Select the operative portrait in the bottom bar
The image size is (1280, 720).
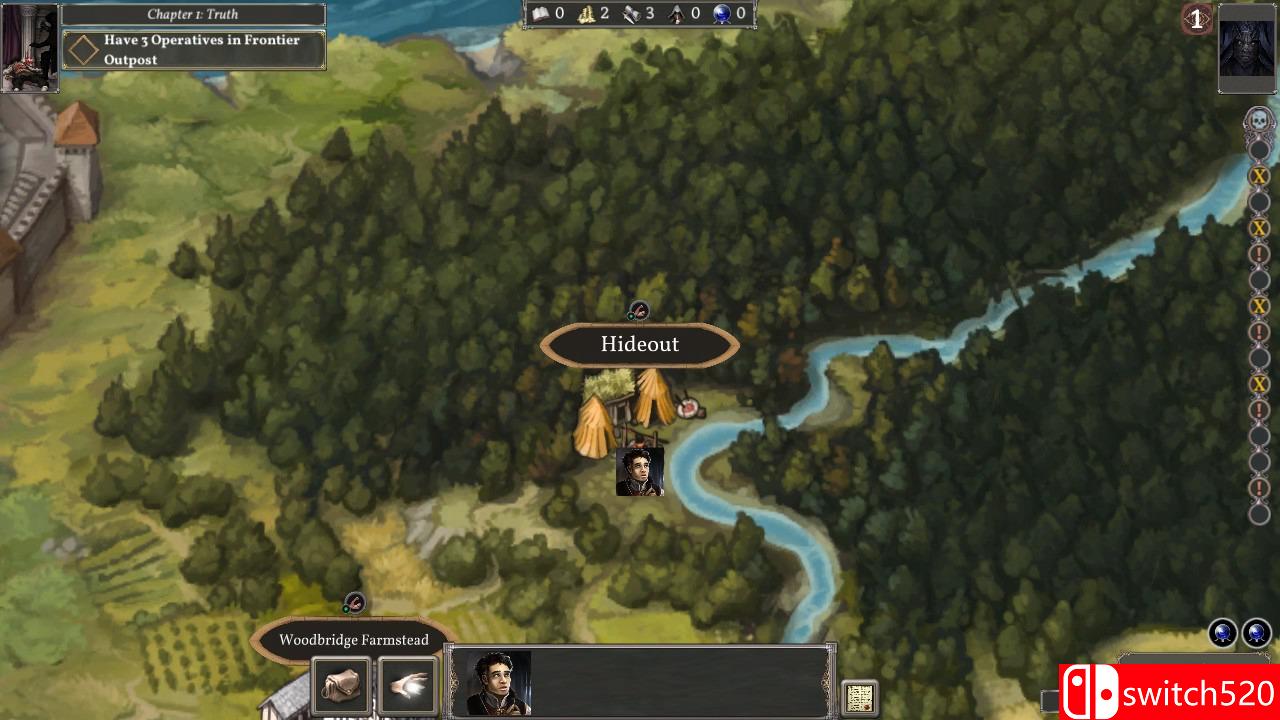(498, 684)
